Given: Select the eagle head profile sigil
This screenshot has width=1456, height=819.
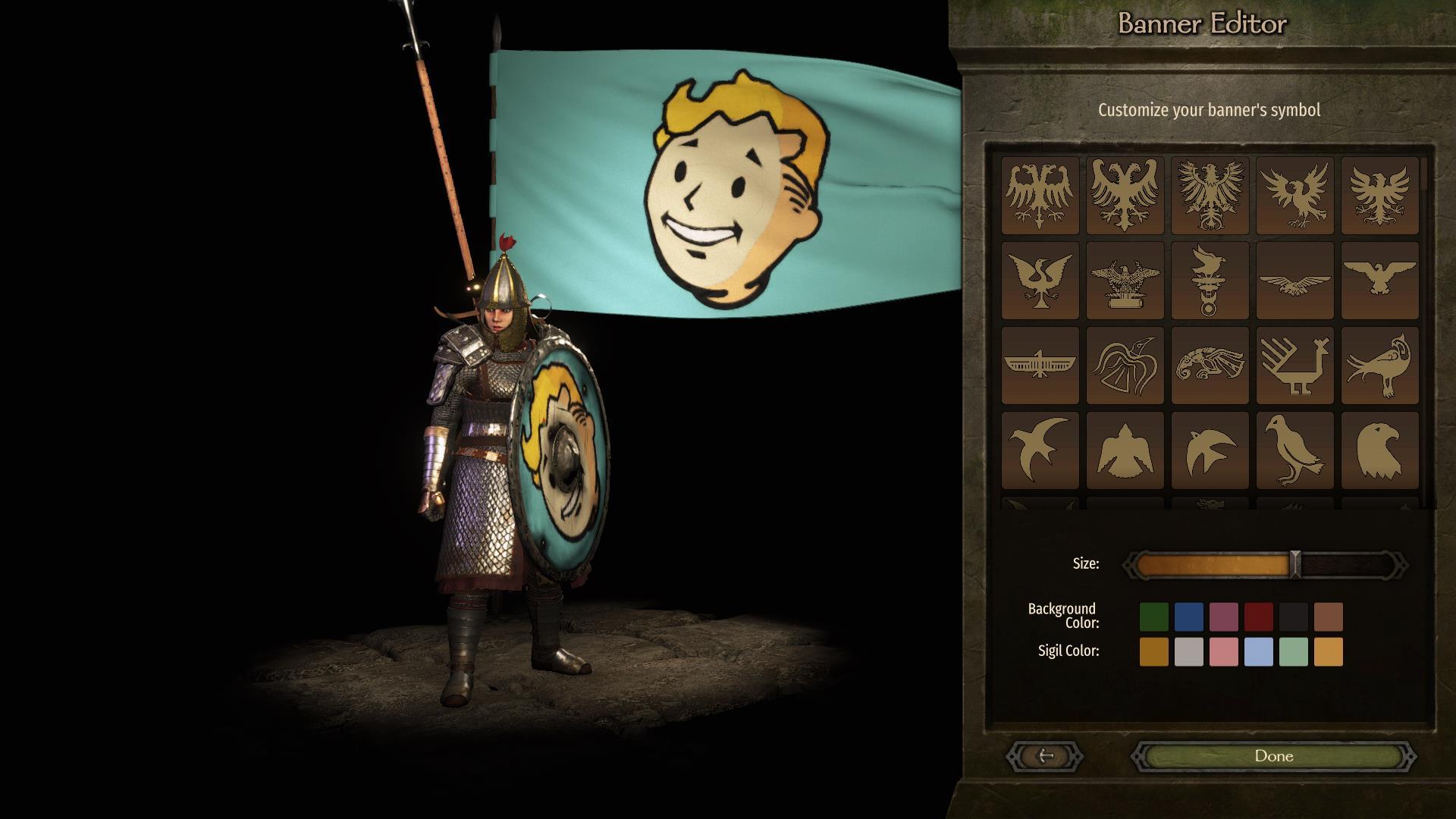Looking at the screenshot, I should (x=1379, y=450).
